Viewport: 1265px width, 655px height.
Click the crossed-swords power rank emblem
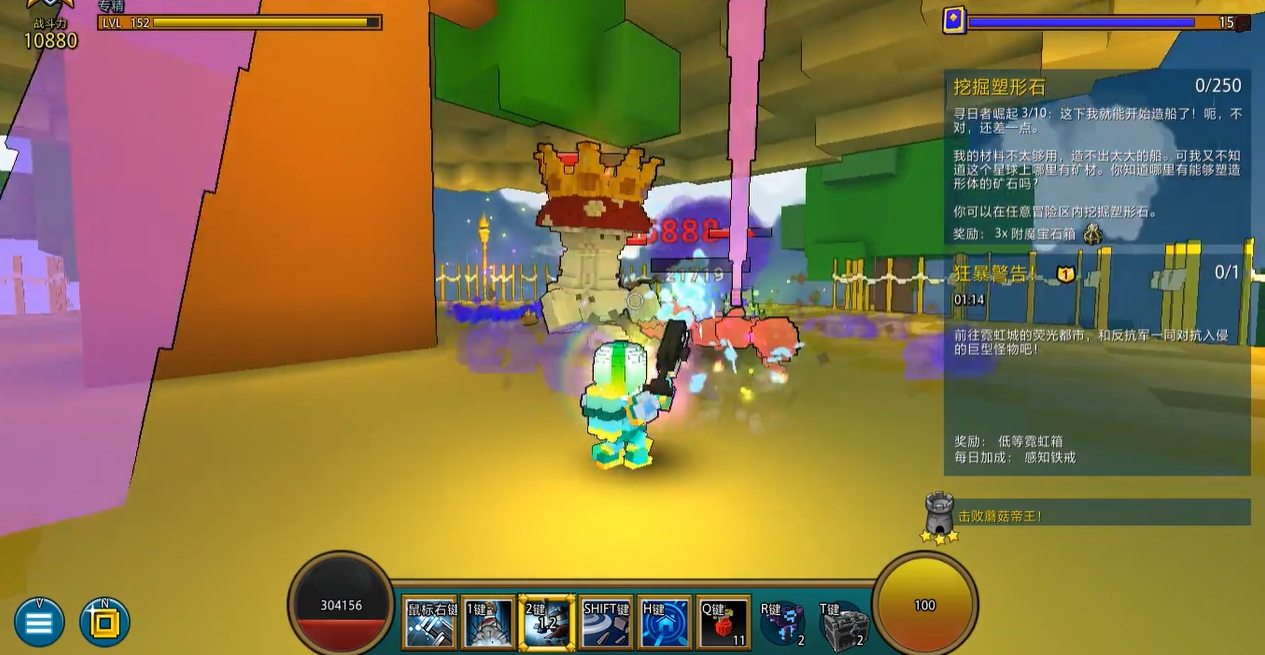48,8
